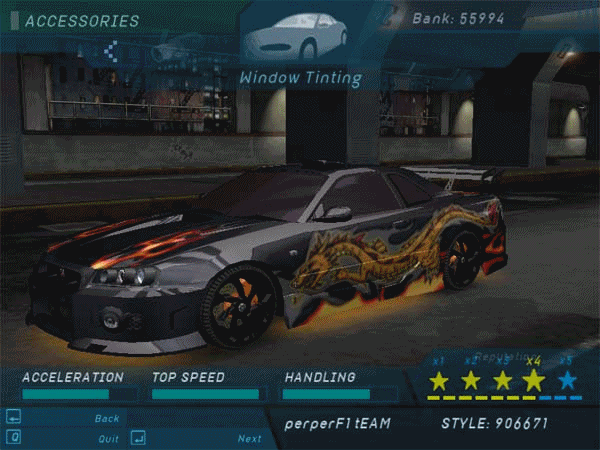Select the Window Tinting car icon

tap(297, 36)
